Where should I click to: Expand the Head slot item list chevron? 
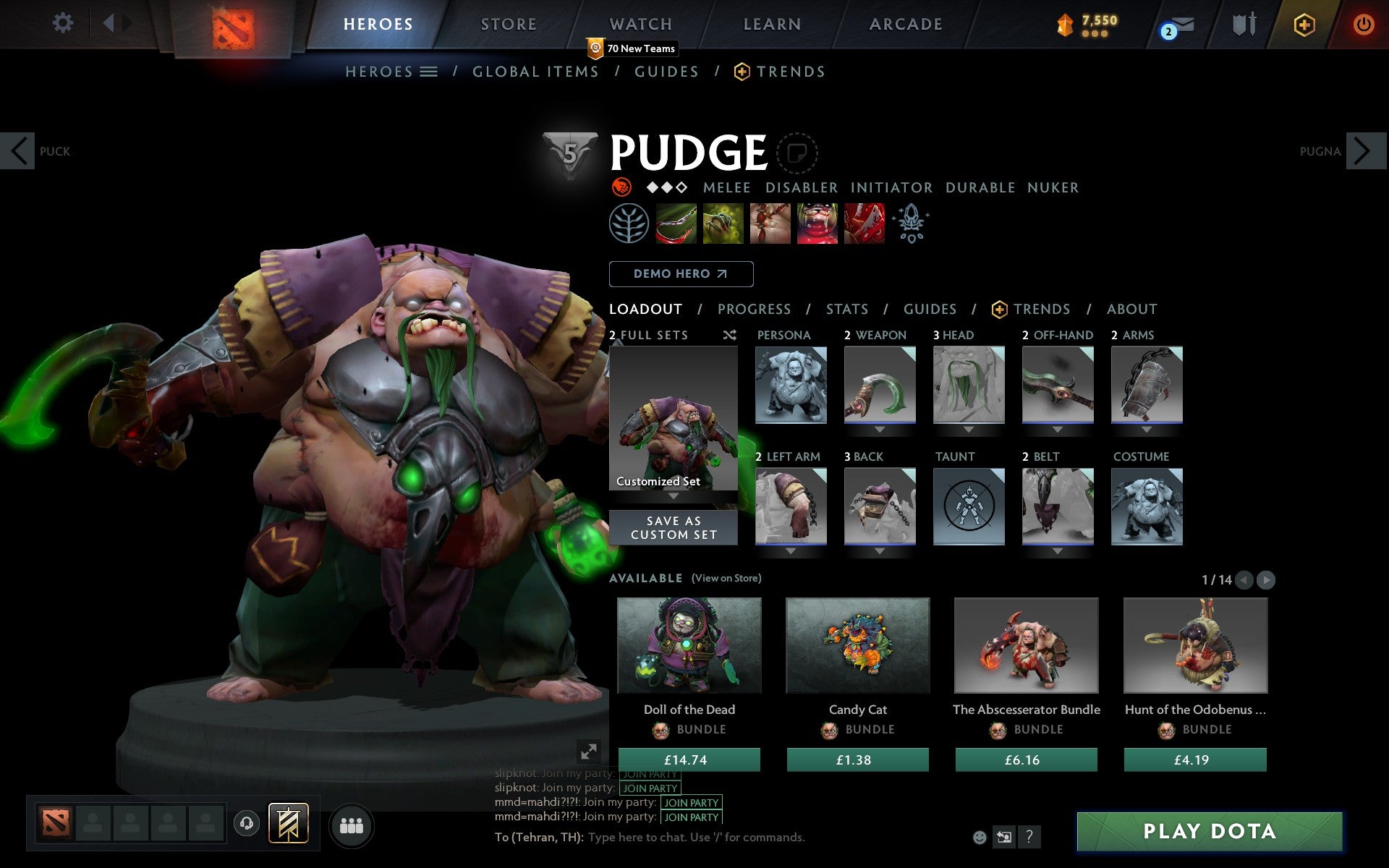(969, 429)
